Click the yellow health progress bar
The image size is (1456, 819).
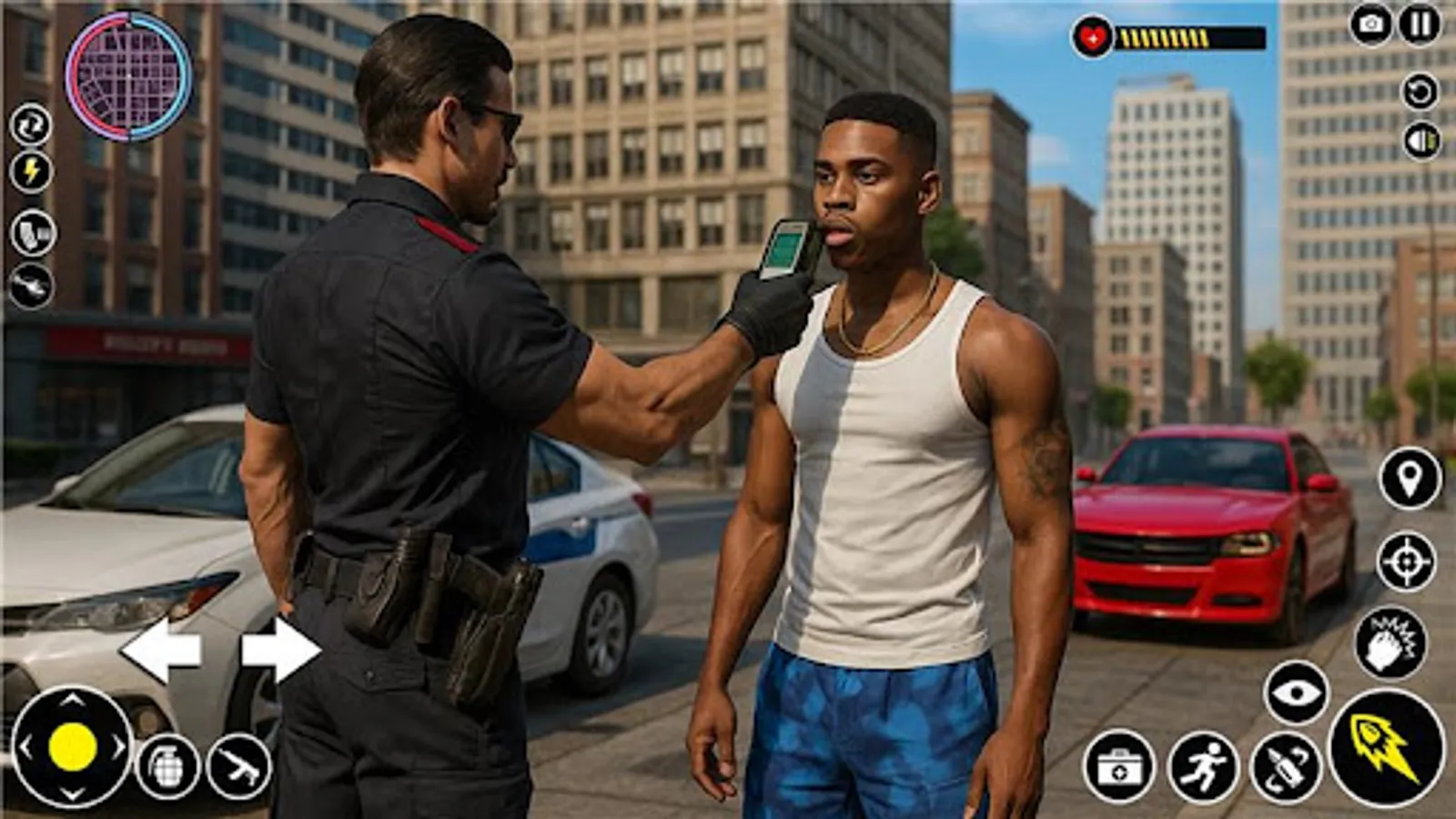[1169, 36]
